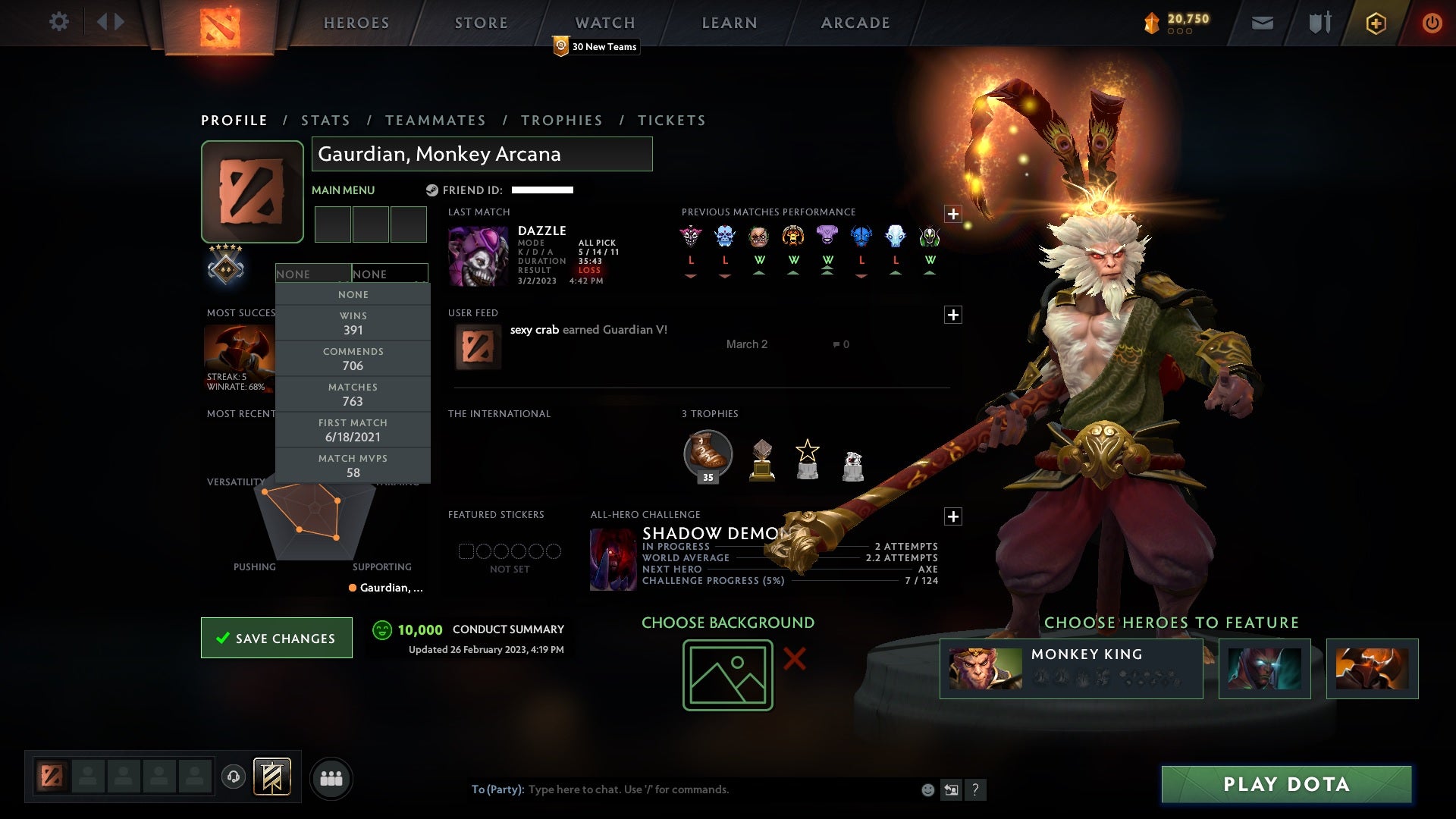Open the TROPHIES profile tab
This screenshot has width=1456, height=819.
pyautogui.click(x=561, y=120)
